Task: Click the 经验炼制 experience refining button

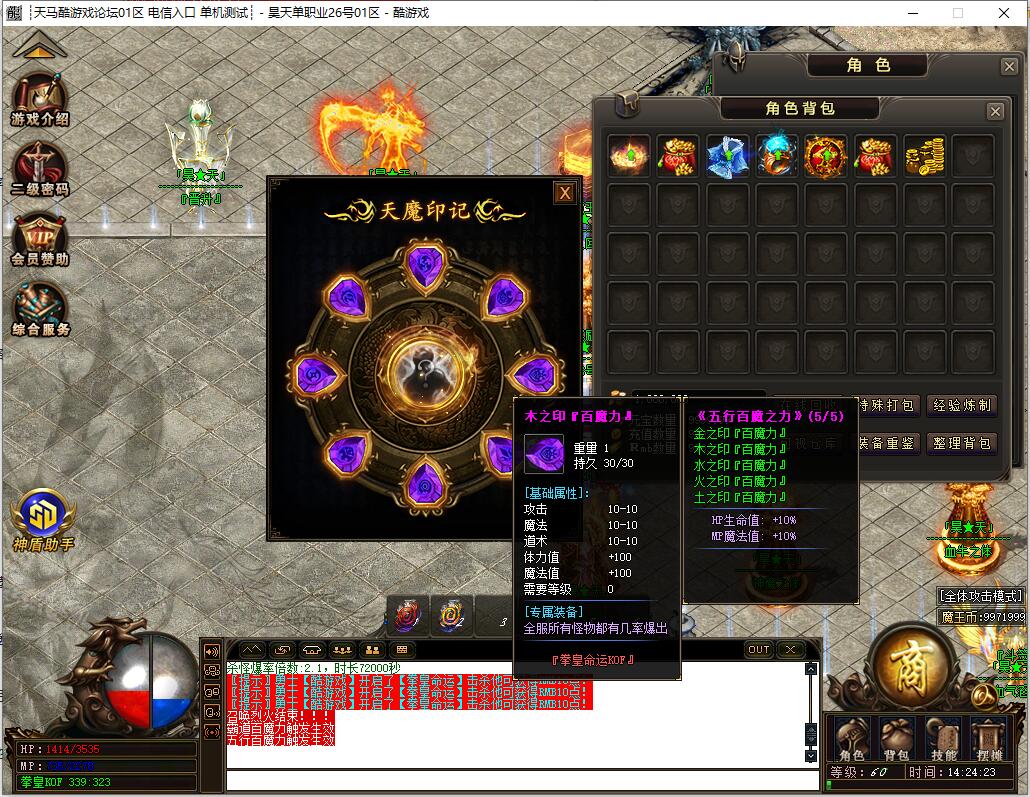Action: coord(961,405)
